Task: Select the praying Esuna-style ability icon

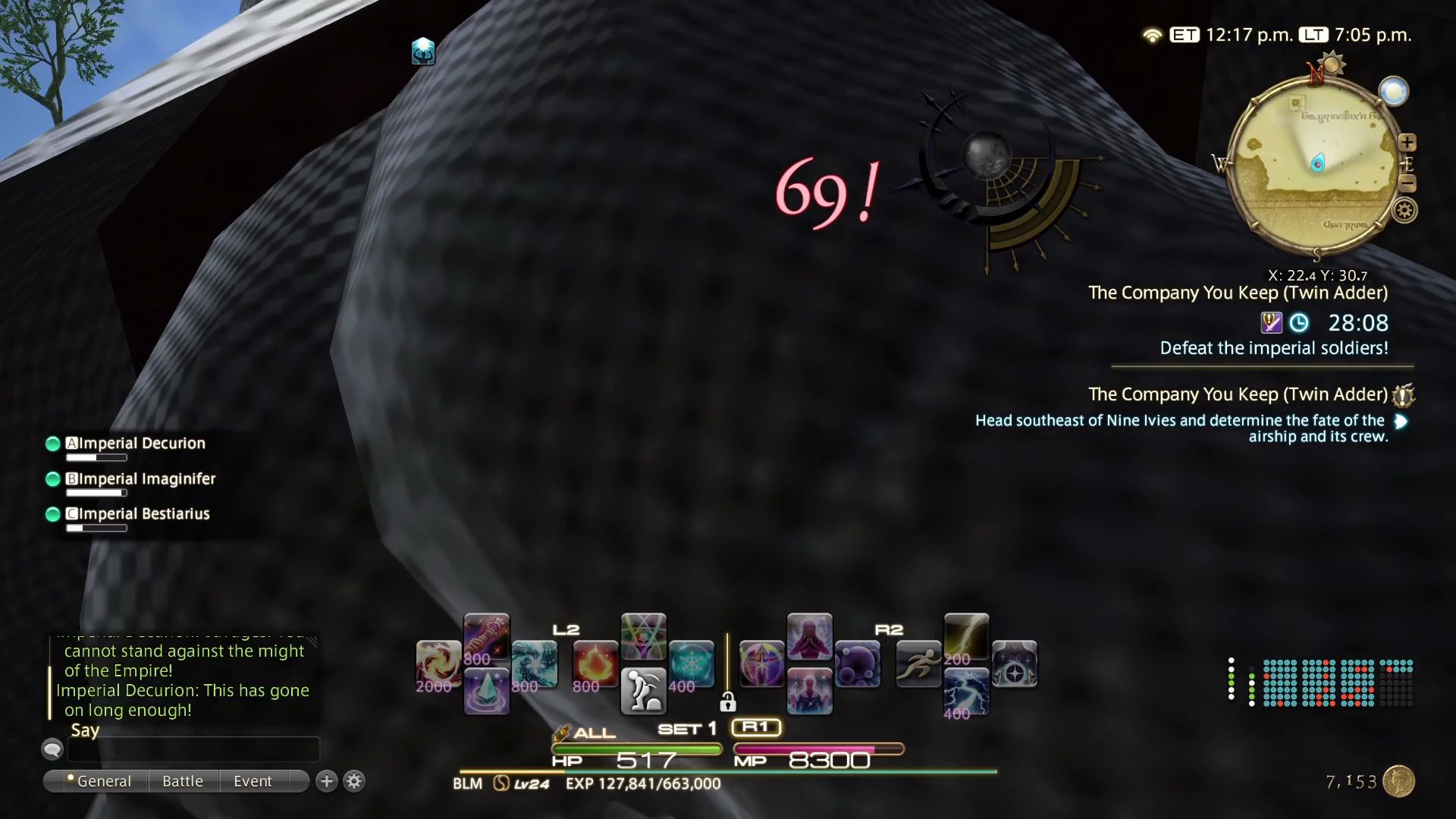Action: click(810, 635)
